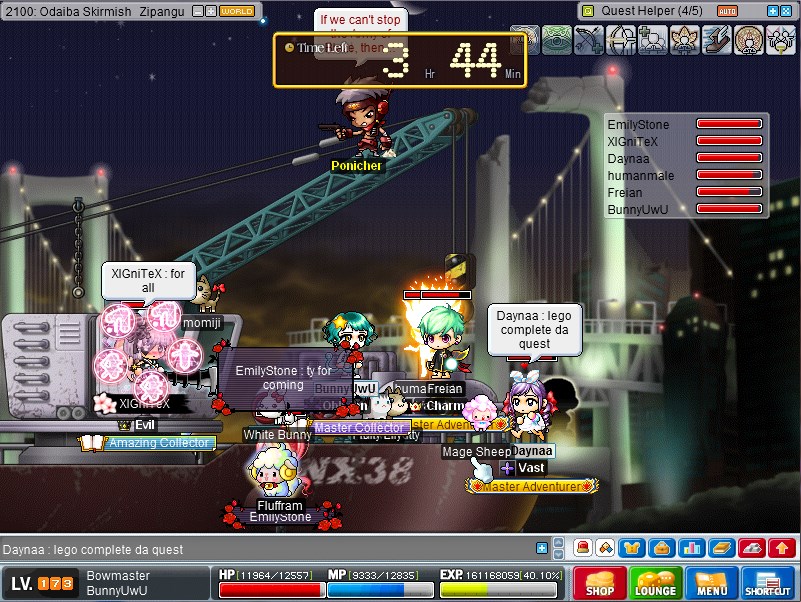This screenshot has width=801, height=602.
Task: Select the winged boot buff icon
Action: pyautogui.click(x=717, y=40)
